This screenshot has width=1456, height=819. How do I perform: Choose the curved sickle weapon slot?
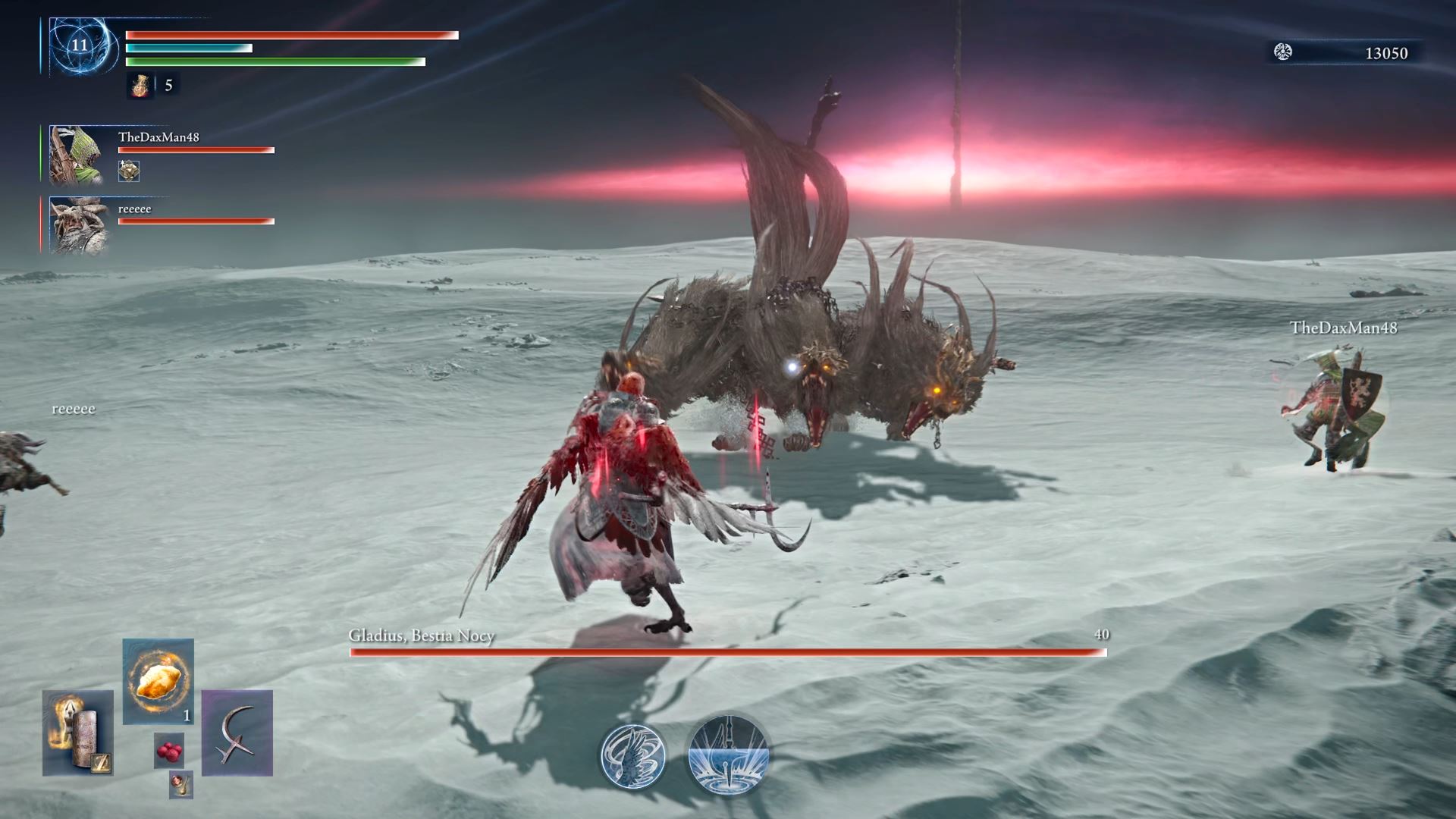(x=237, y=733)
